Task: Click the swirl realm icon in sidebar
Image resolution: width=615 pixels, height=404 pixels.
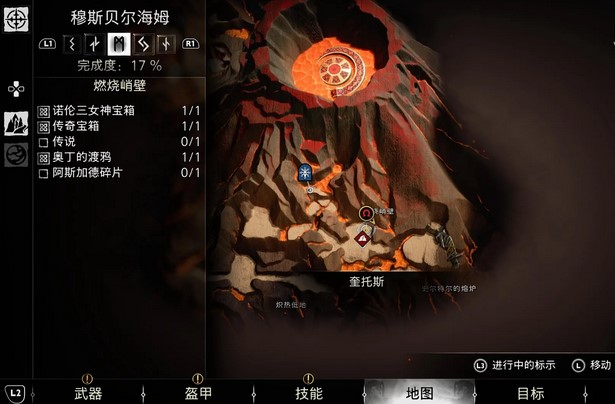Action: tap(16, 155)
